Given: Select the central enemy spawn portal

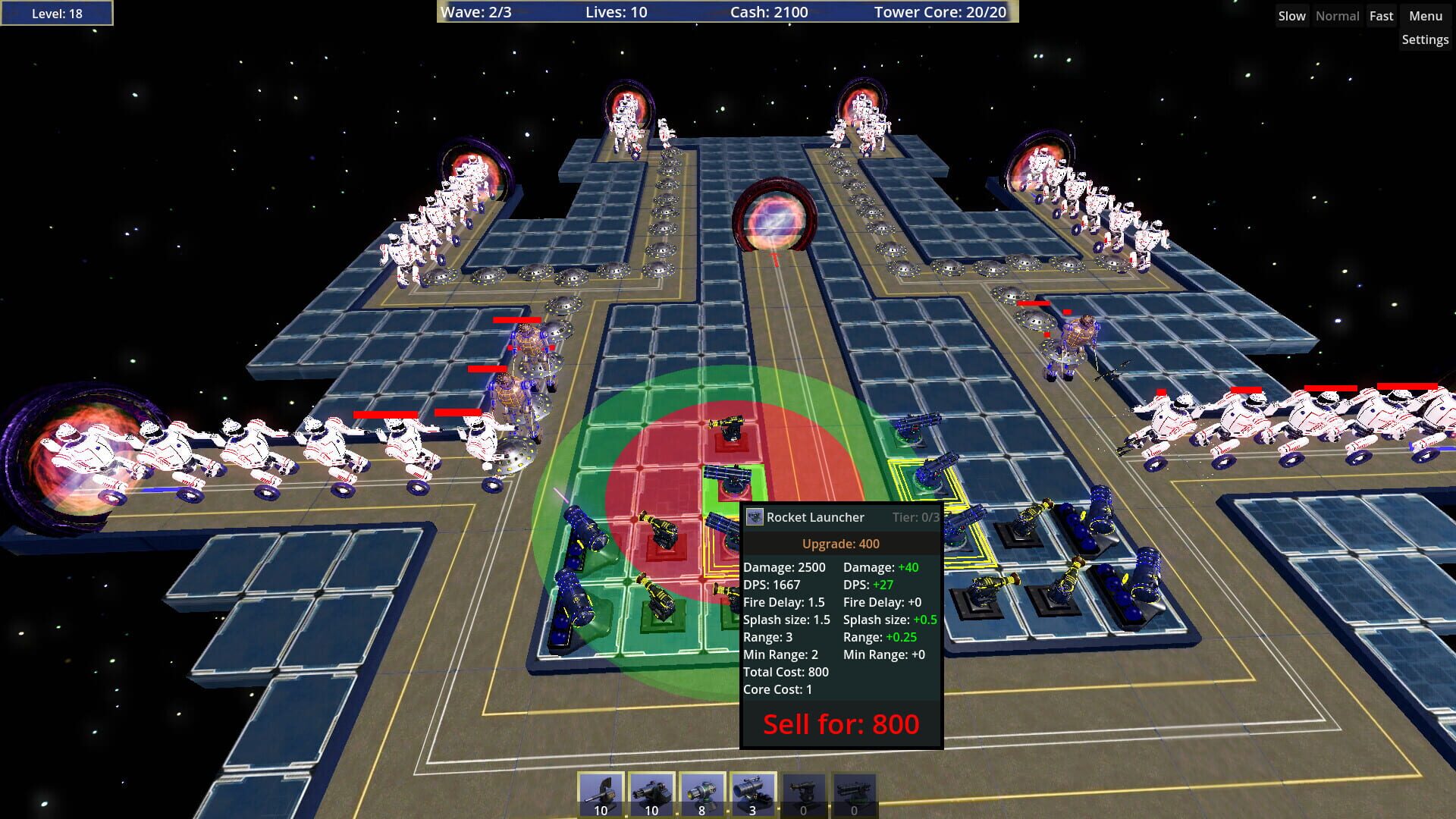Looking at the screenshot, I should click(x=773, y=220).
